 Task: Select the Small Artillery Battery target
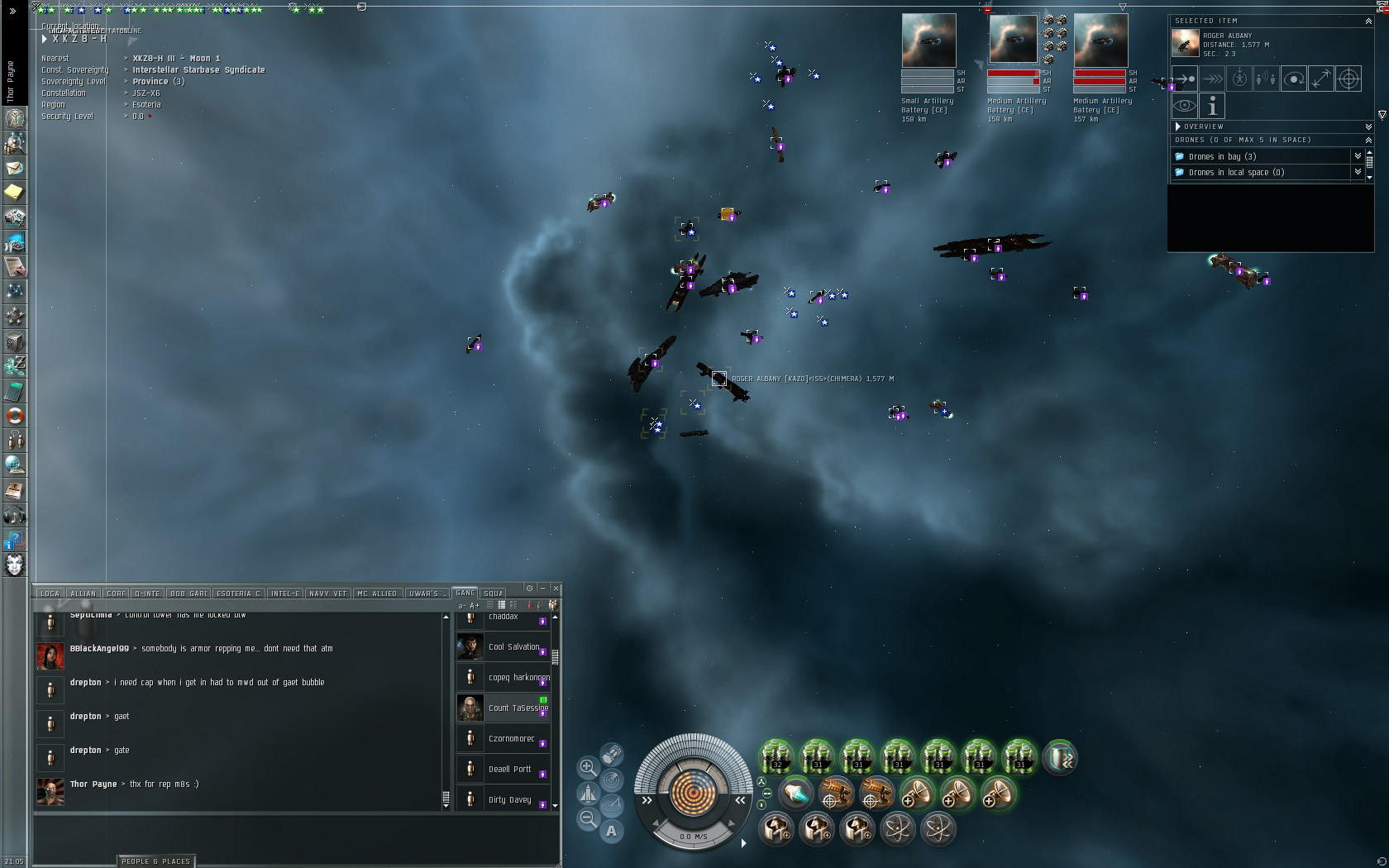click(x=928, y=41)
